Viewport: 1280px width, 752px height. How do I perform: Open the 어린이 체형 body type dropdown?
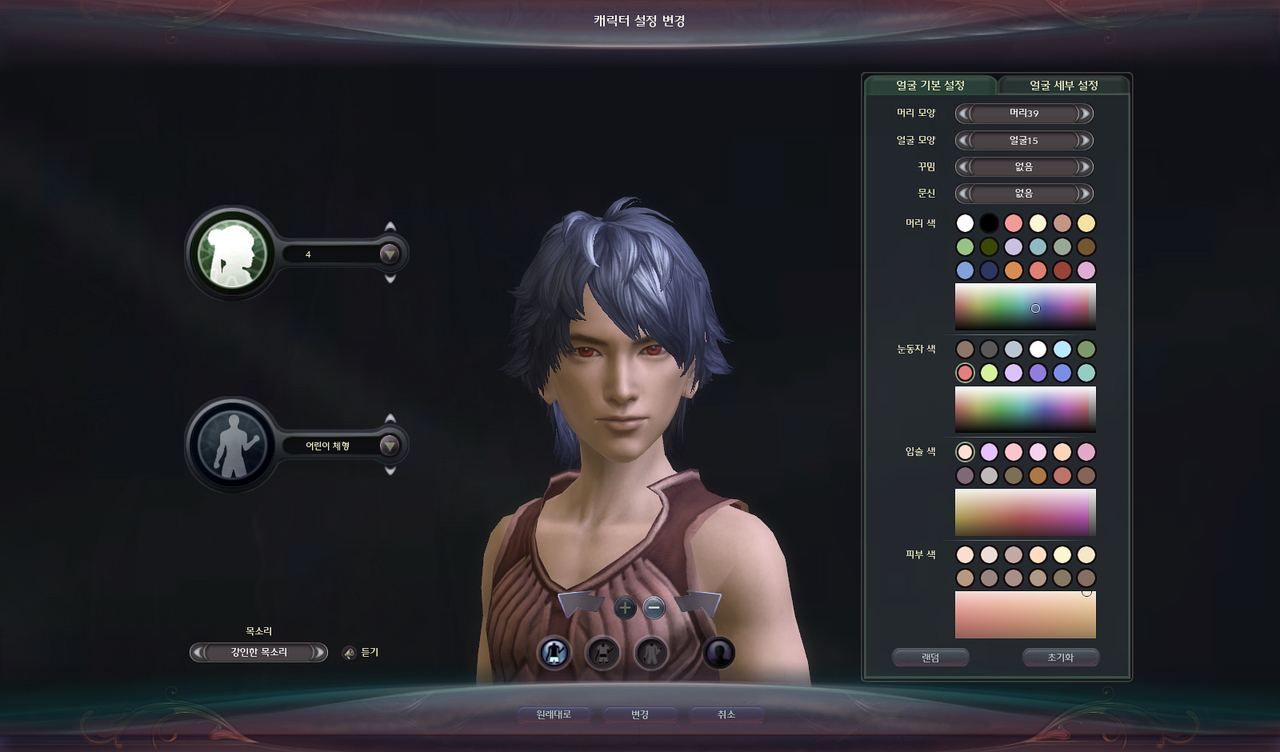(390, 446)
